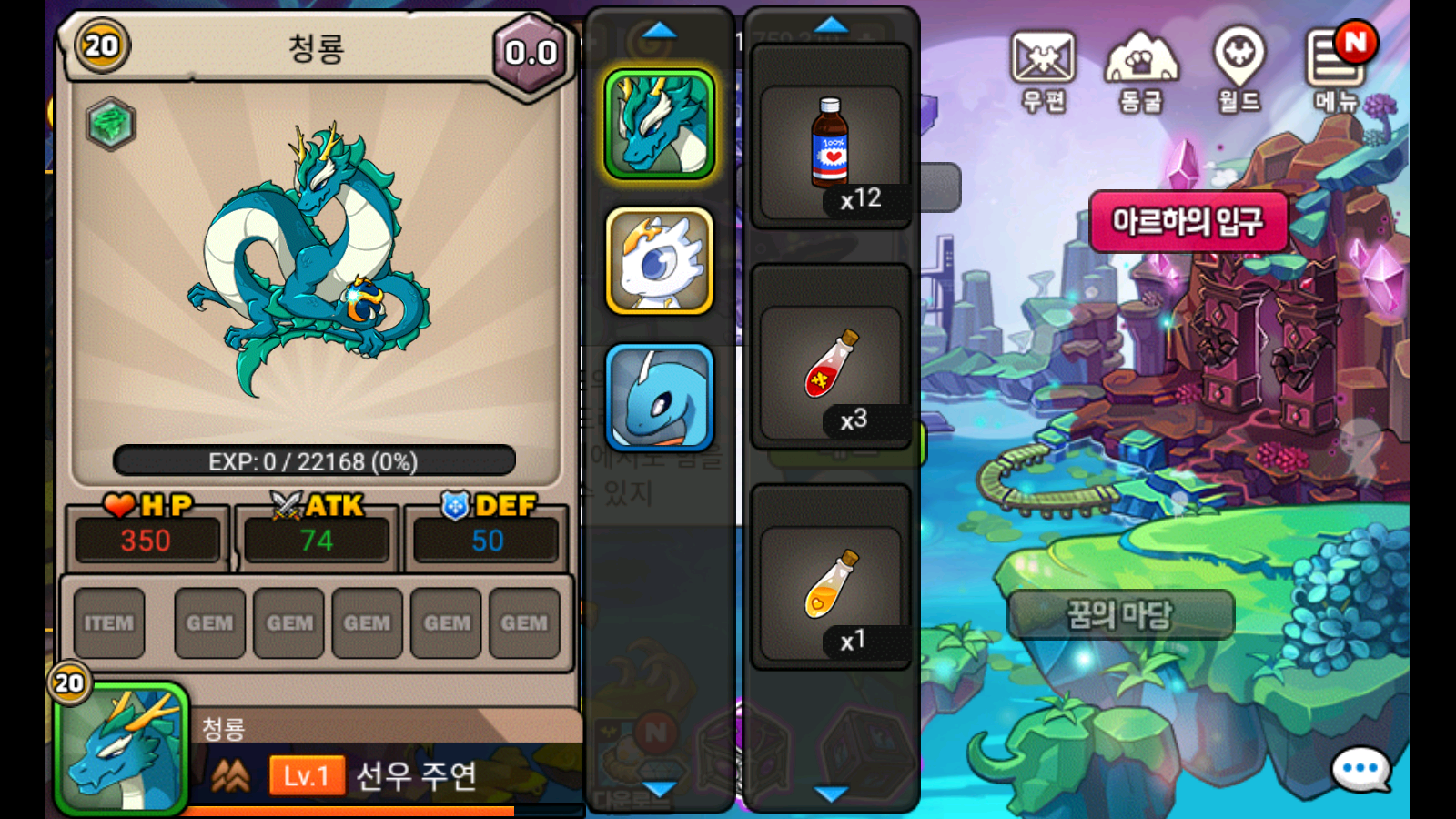Pick the light-blue dragon portrait
The height and width of the screenshot is (819, 1456).
click(660, 398)
